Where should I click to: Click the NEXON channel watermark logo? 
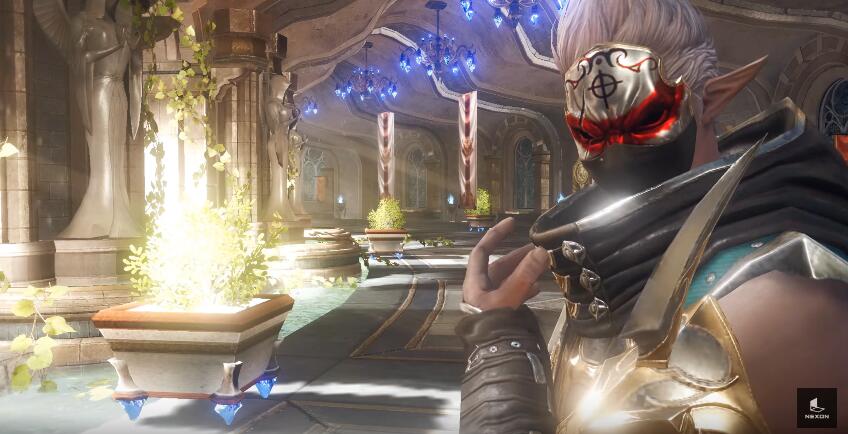[816, 407]
